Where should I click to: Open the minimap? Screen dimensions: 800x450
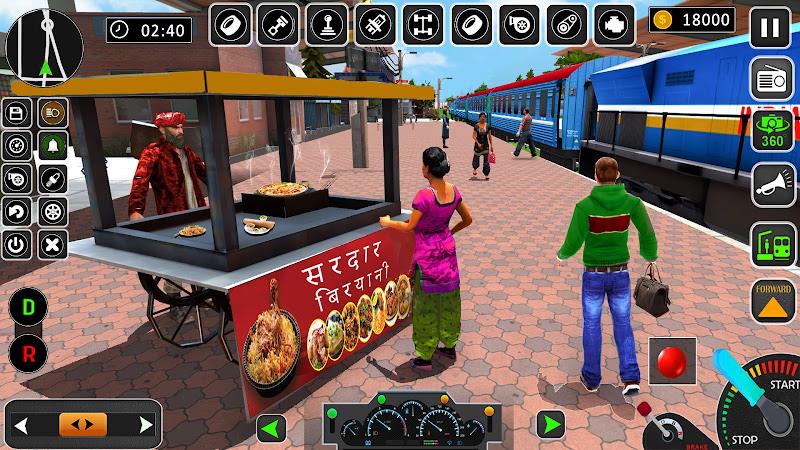click(45, 45)
